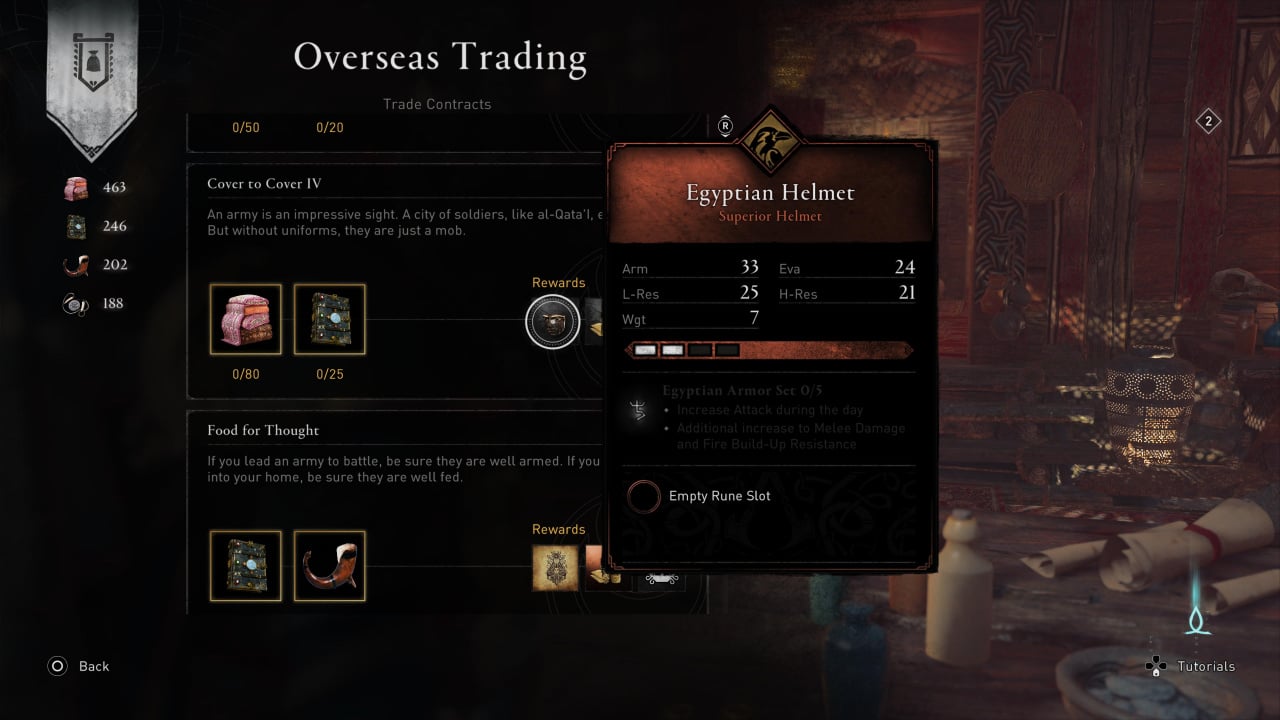View the parchment scheme reward in Food for Thought
The height and width of the screenshot is (720, 1280).
click(555, 567)
